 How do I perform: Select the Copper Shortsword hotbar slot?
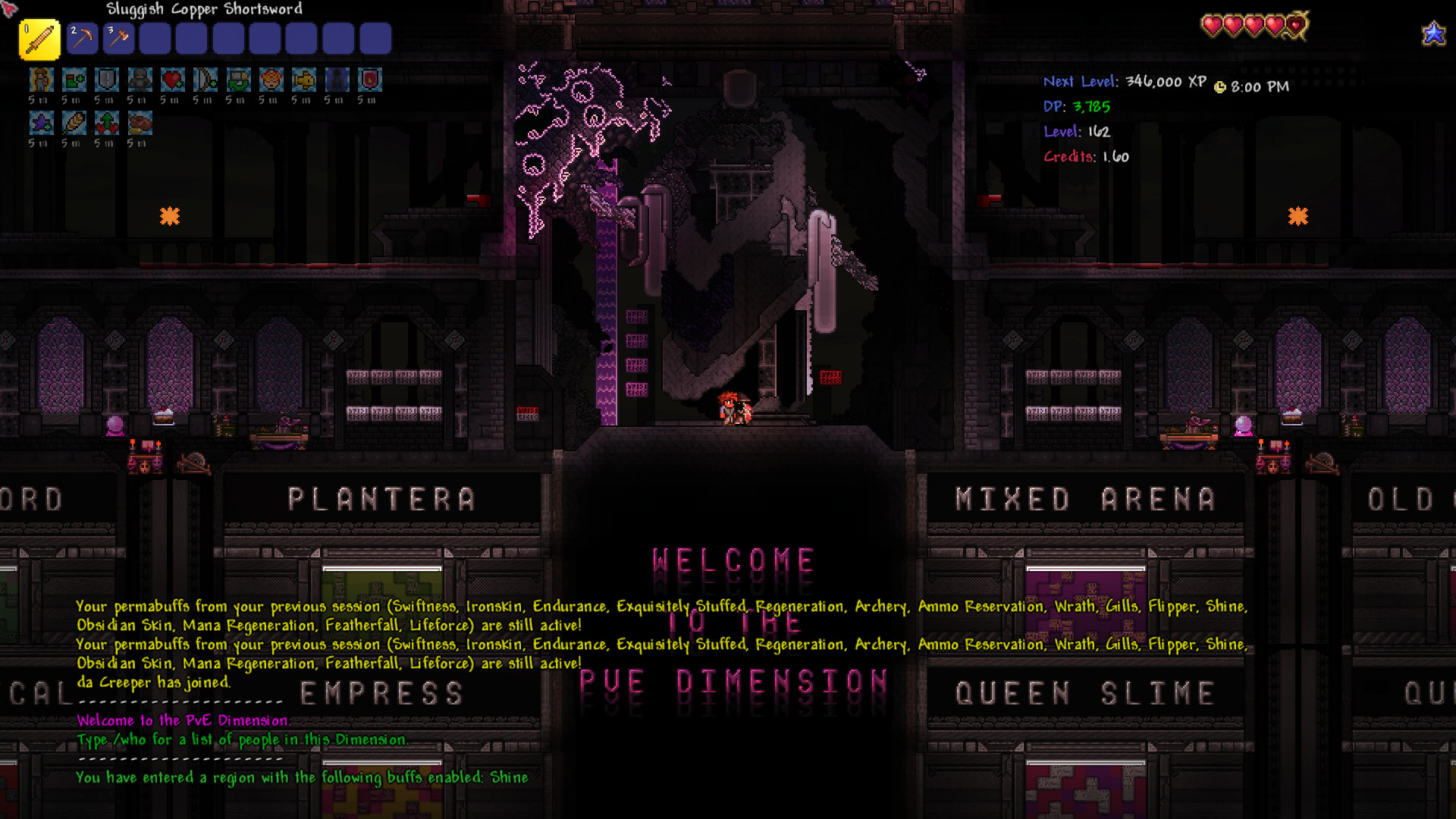39,39
